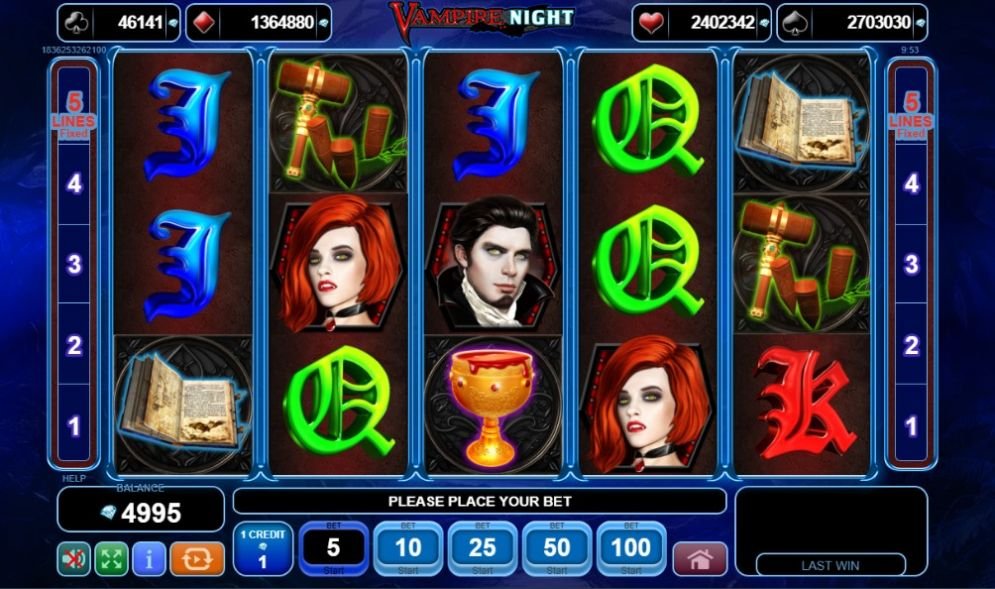
Task: Select the 50 bet button
Action: (557, 549)
